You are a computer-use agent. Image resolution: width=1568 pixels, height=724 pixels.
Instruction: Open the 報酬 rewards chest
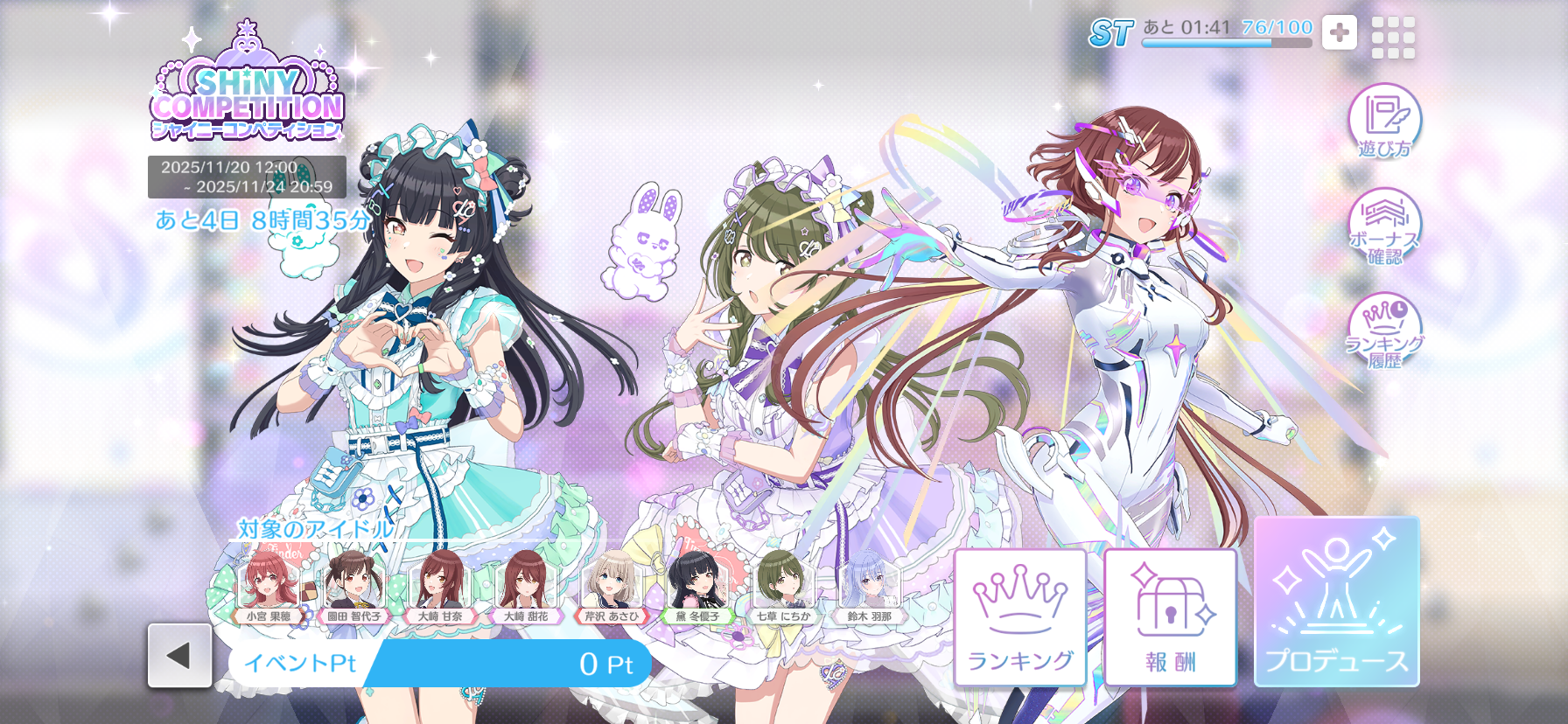[x=1170, y=617]
